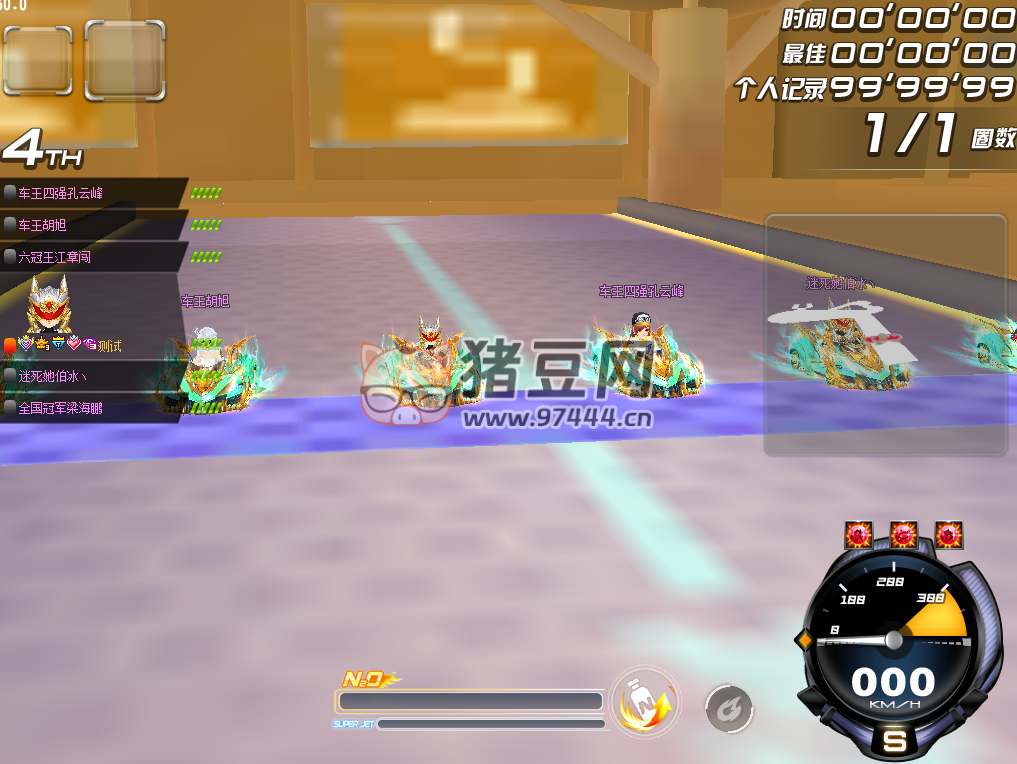Image resolution: width=1017 pixels, height=764 pixels.
Task: Pick the 全国冠军梁海鹏 ranking row
Action: pos(92,408)
